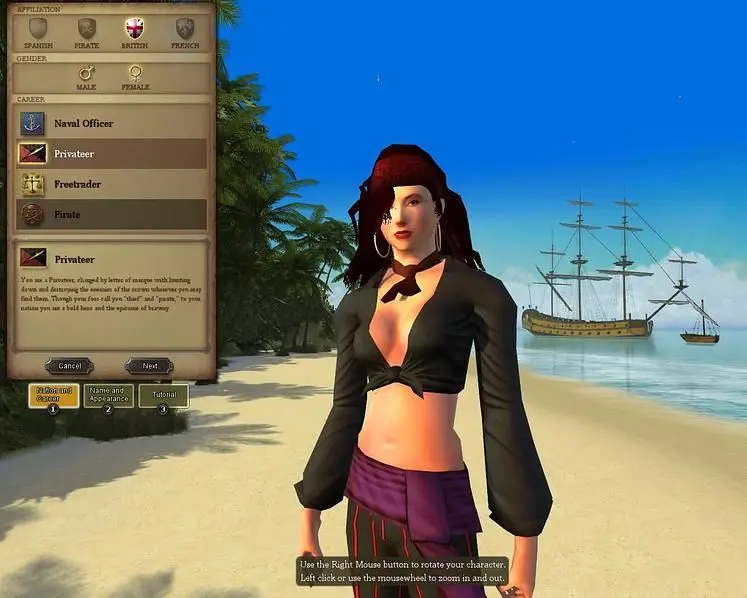Screen dimensions: 747x598
Task: Open the Nation and Career step
Action: pos(54,395)
